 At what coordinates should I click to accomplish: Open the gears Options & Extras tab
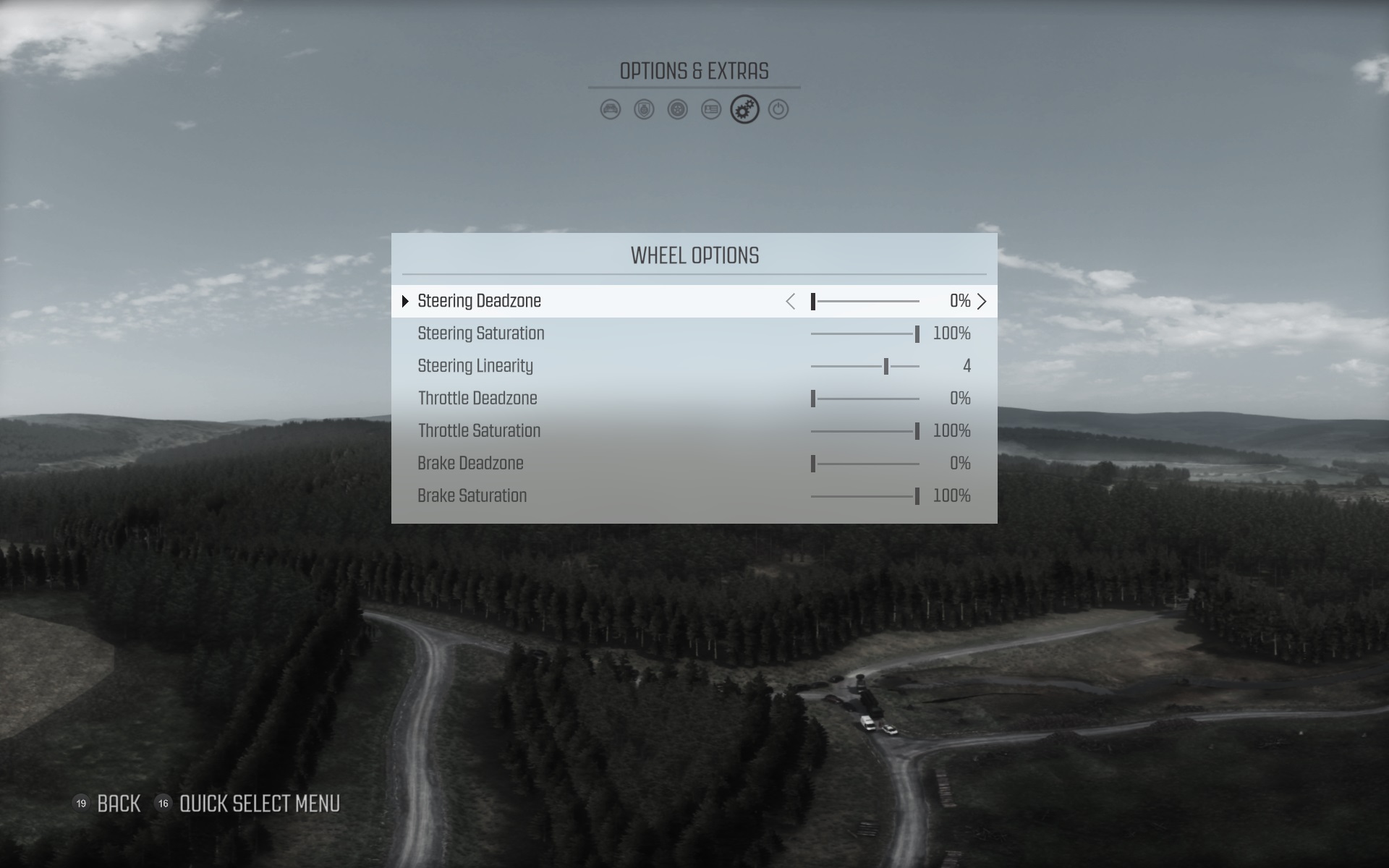click(744, 110)
